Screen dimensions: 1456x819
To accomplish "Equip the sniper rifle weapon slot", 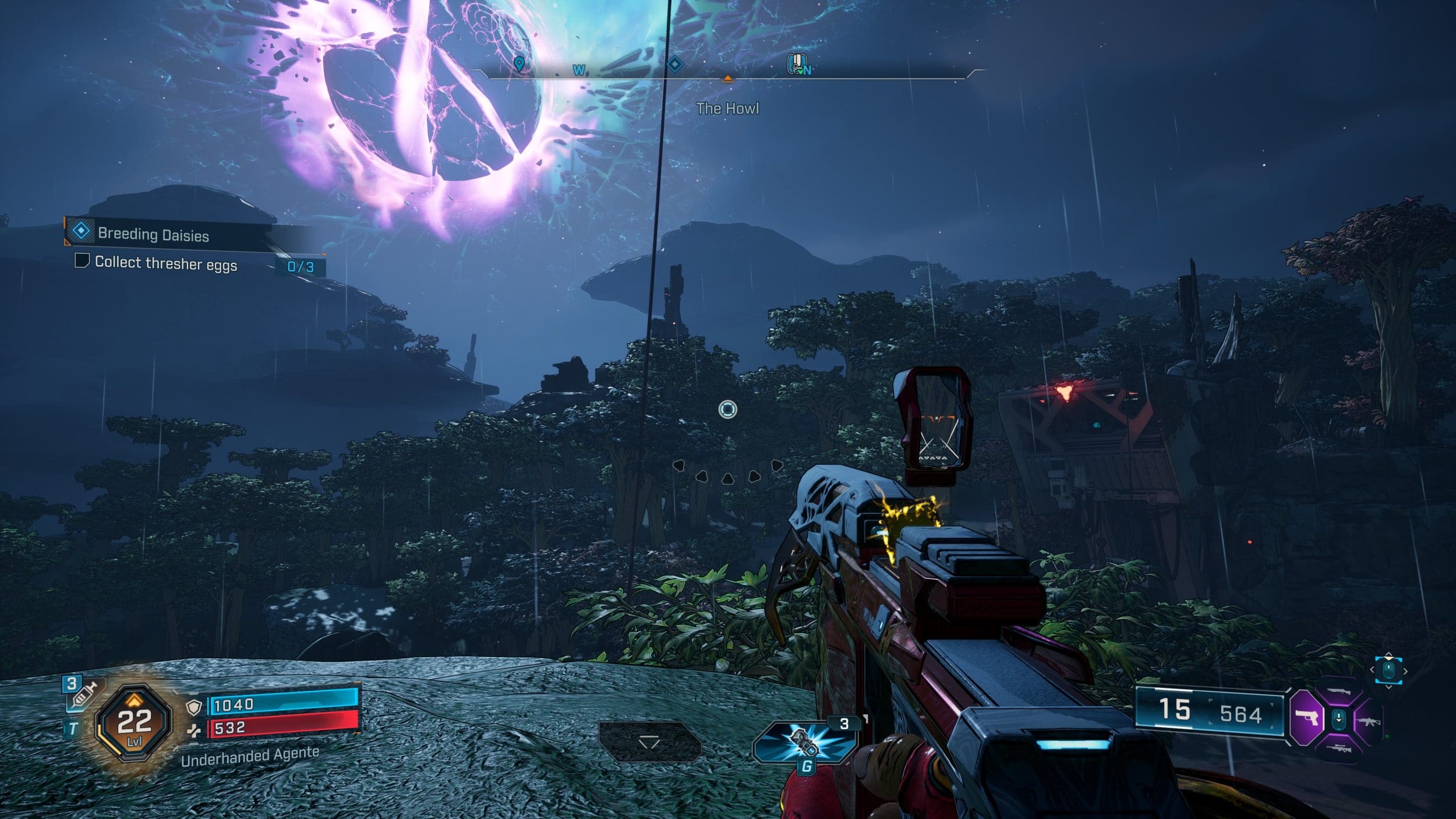I will click(1338, 748).
